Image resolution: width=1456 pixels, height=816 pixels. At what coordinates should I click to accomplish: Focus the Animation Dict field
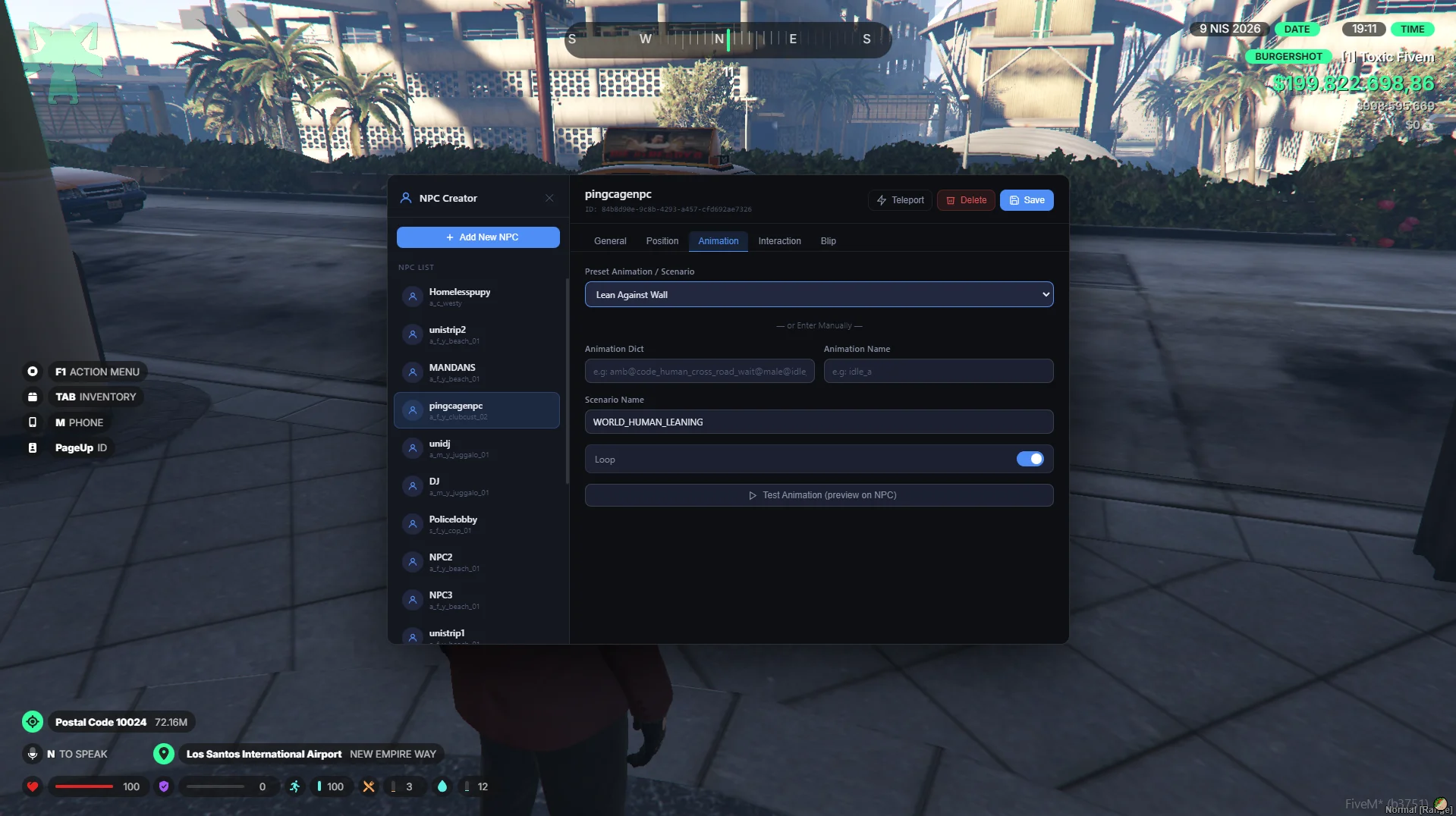pyautogui.click(x=699, y=372)
